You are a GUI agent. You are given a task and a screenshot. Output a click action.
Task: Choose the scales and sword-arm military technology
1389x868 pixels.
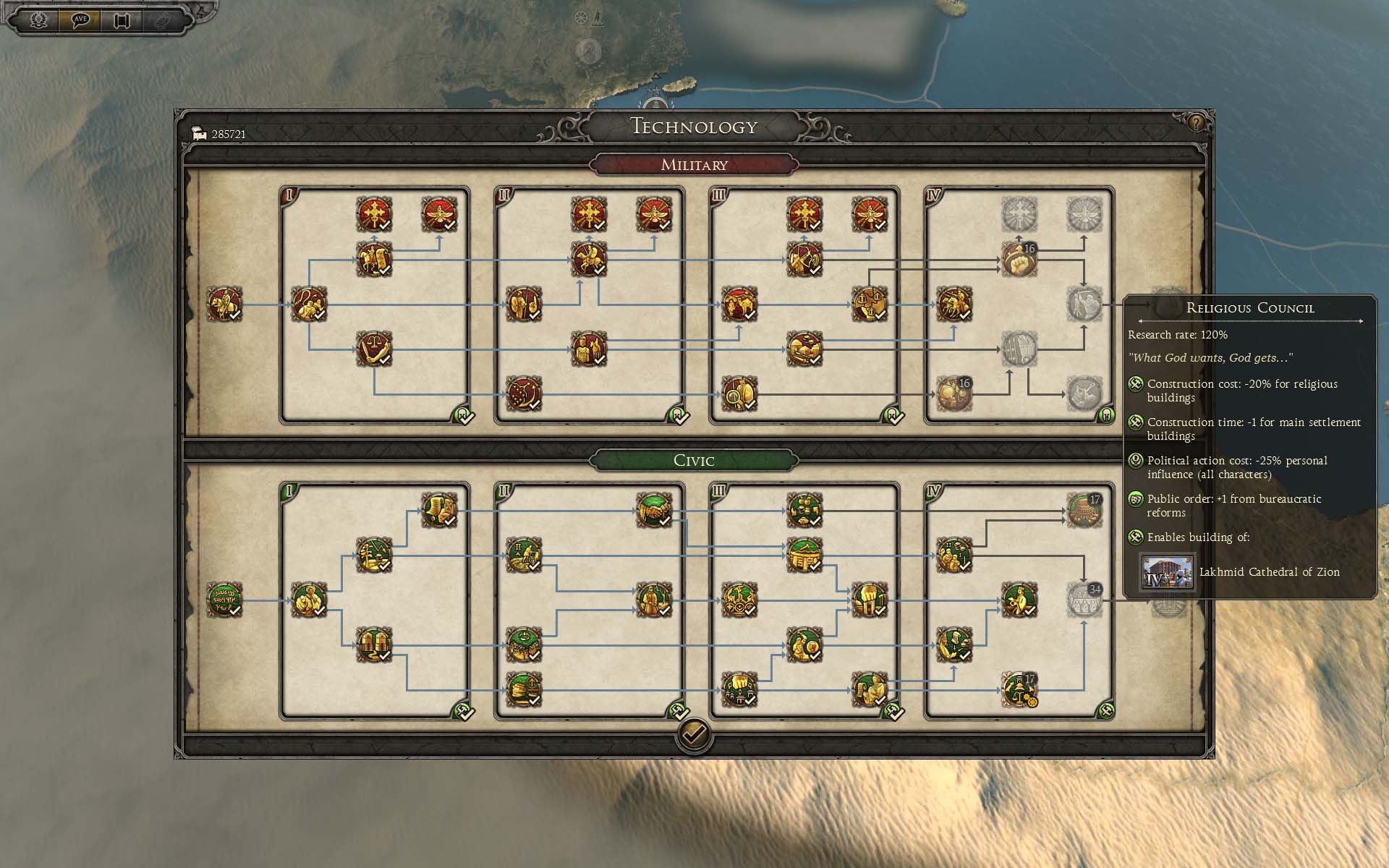(x=373, y=349)
